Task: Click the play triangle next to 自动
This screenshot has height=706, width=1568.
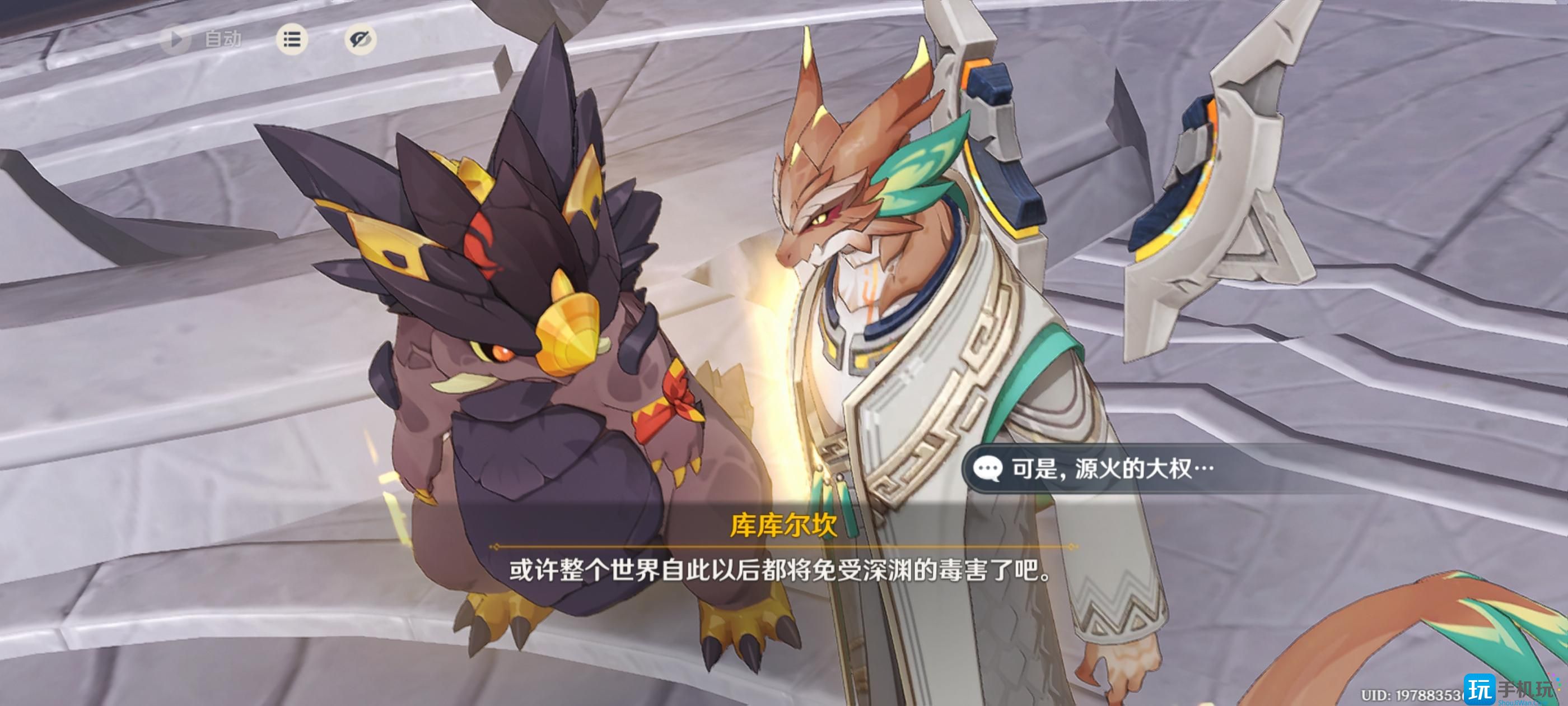Action: [177, 40]
